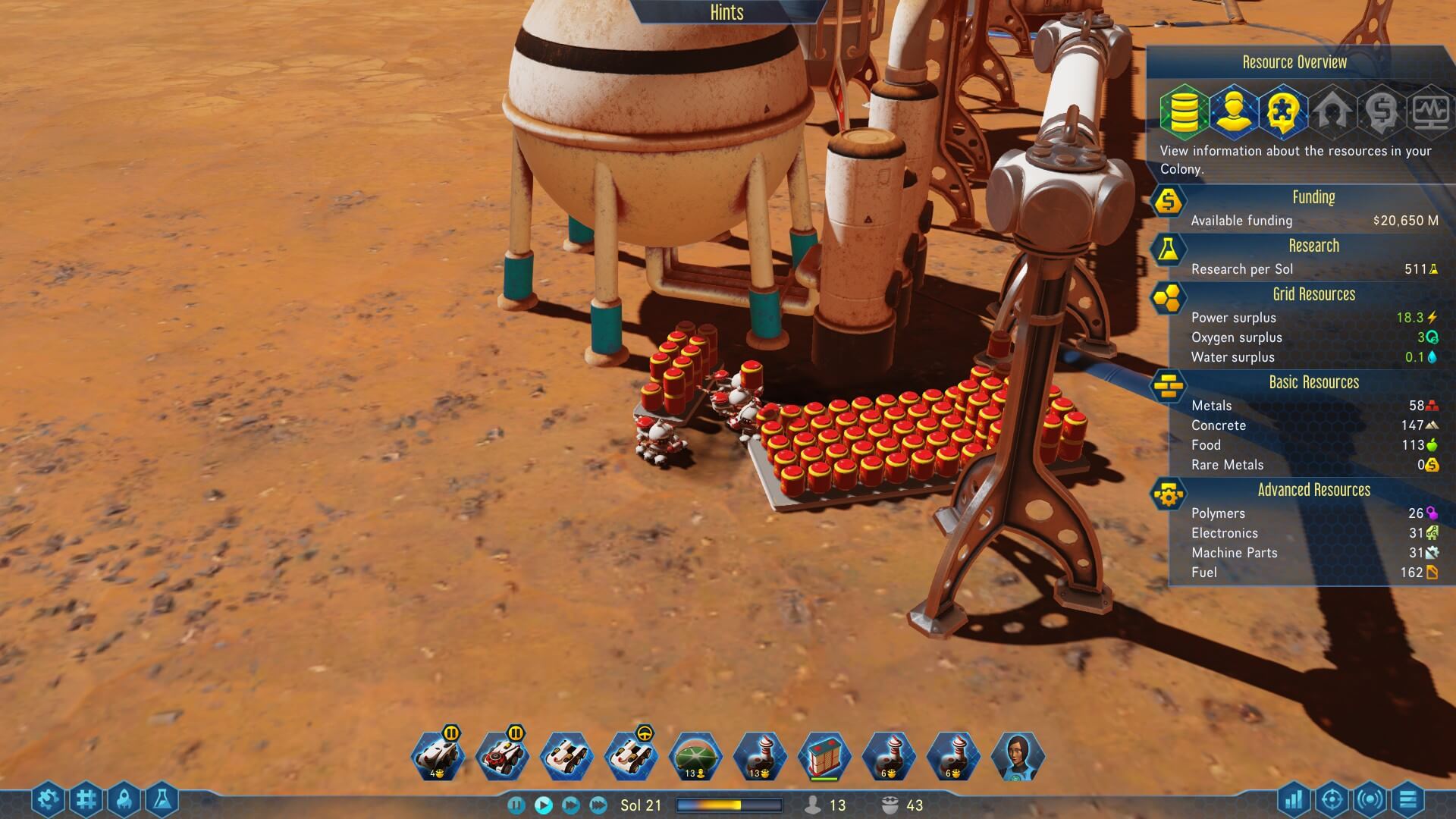Select the pinned colonist portrait
The height and width of the screenshot is (819, 1456).
point(1017,755)
